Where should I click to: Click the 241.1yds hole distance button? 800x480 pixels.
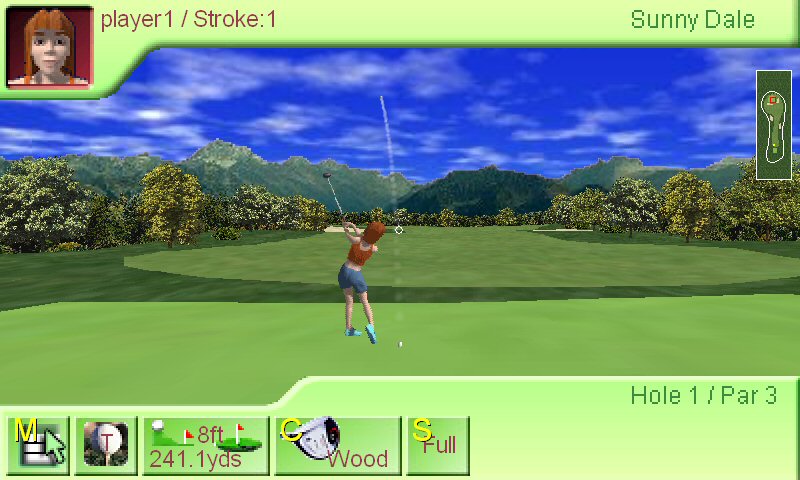point(206,445)
